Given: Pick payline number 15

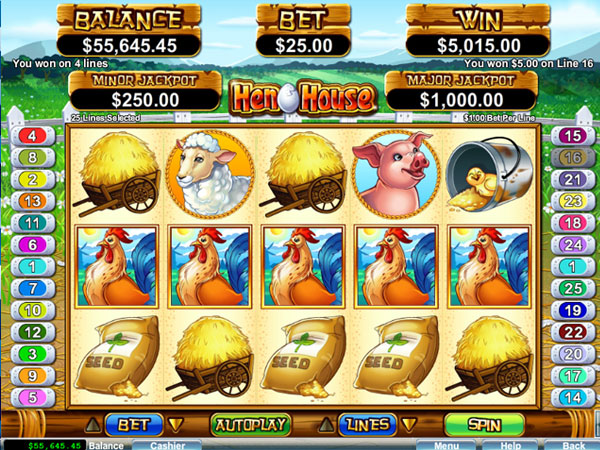Looking at the screenshot, I should point(573,135).
